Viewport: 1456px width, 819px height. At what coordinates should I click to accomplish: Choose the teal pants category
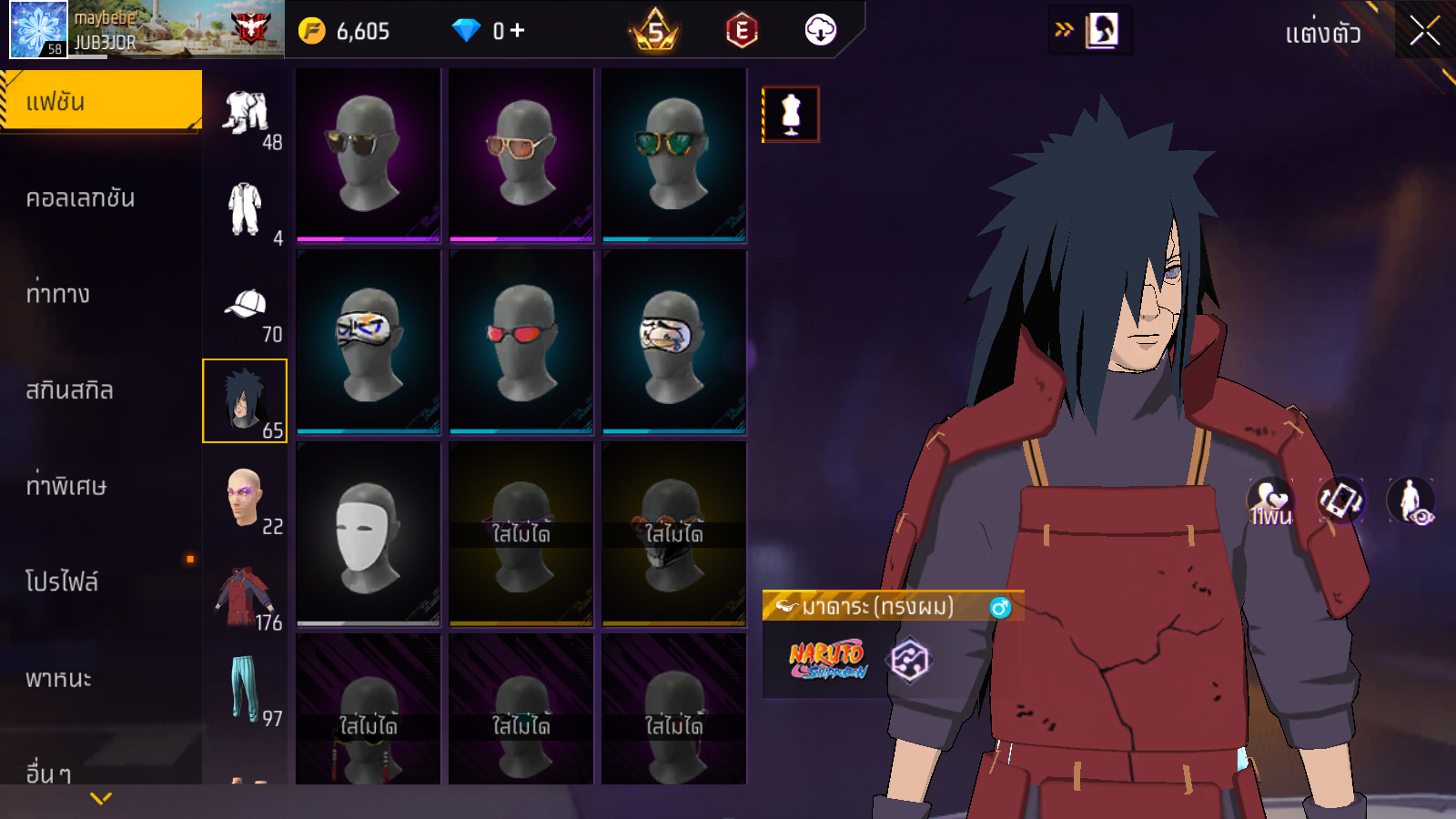pos(244,690)
